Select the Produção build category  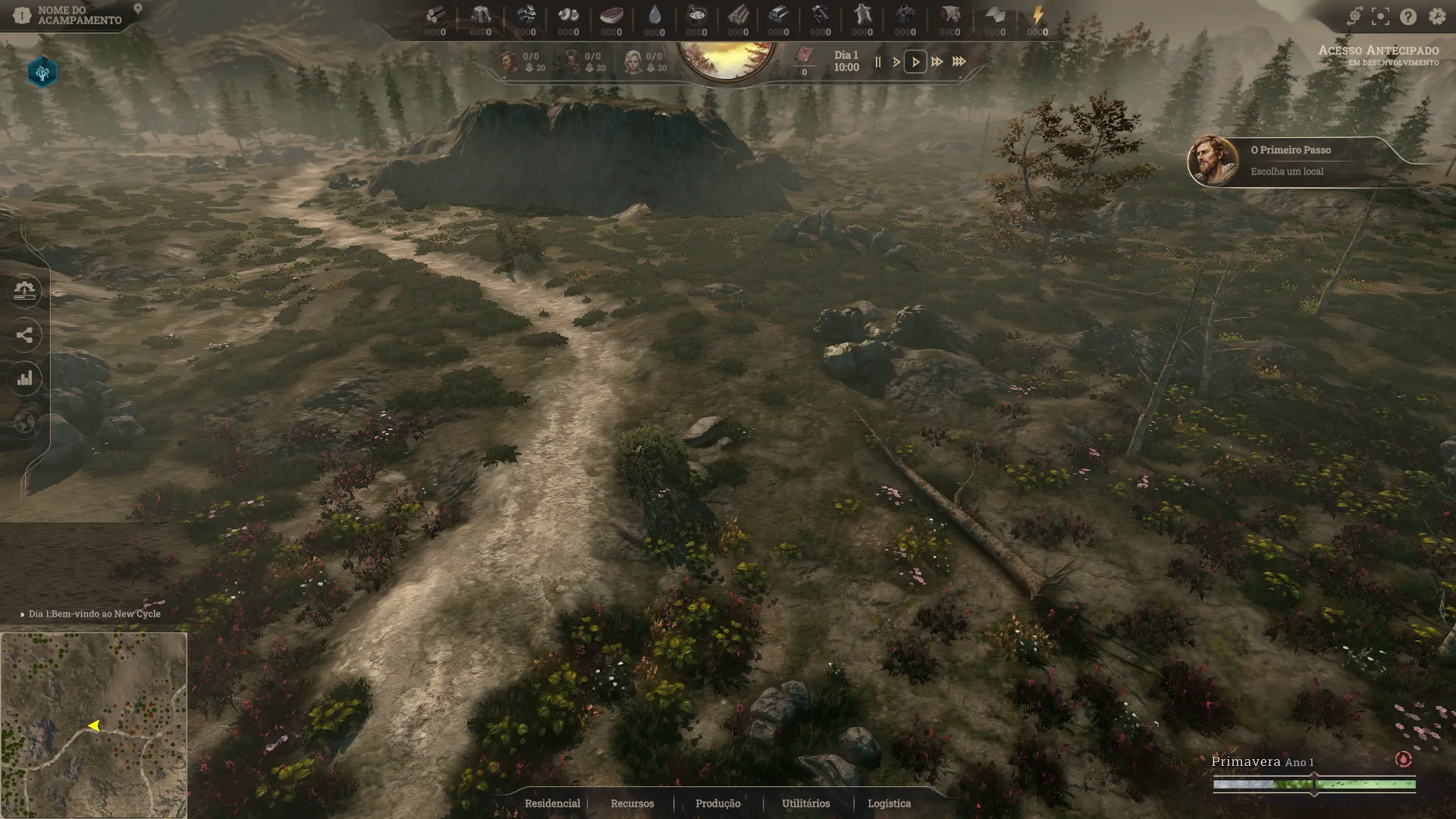[x=717, y=803]
